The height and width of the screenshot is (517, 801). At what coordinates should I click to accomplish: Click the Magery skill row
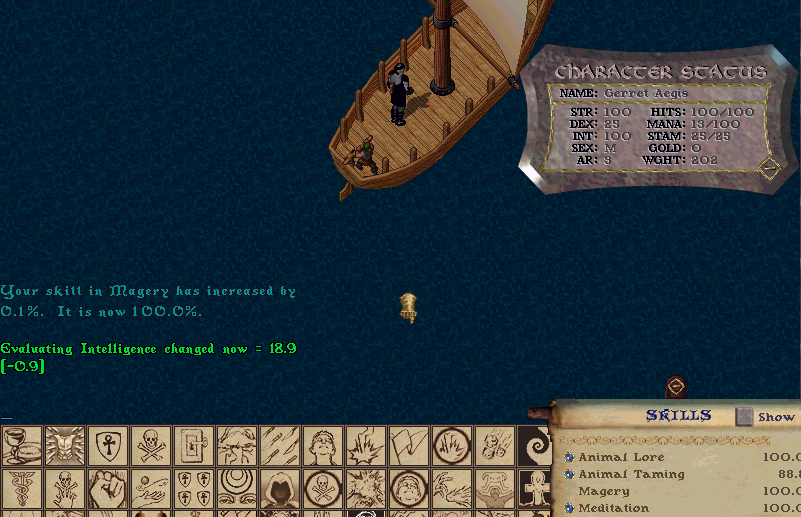(x=604, y=491)
